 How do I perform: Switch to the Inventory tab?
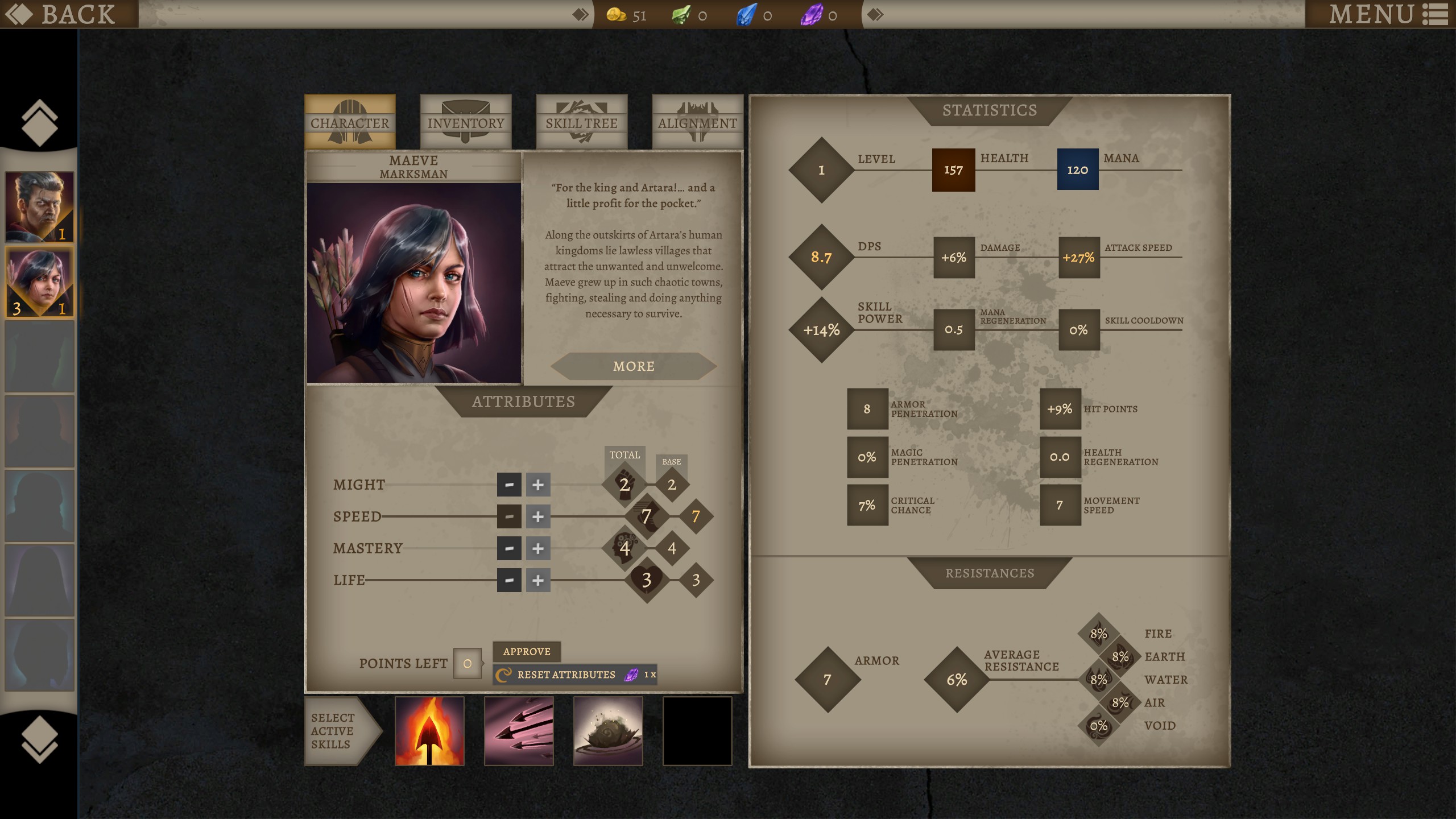coord(465,122)
